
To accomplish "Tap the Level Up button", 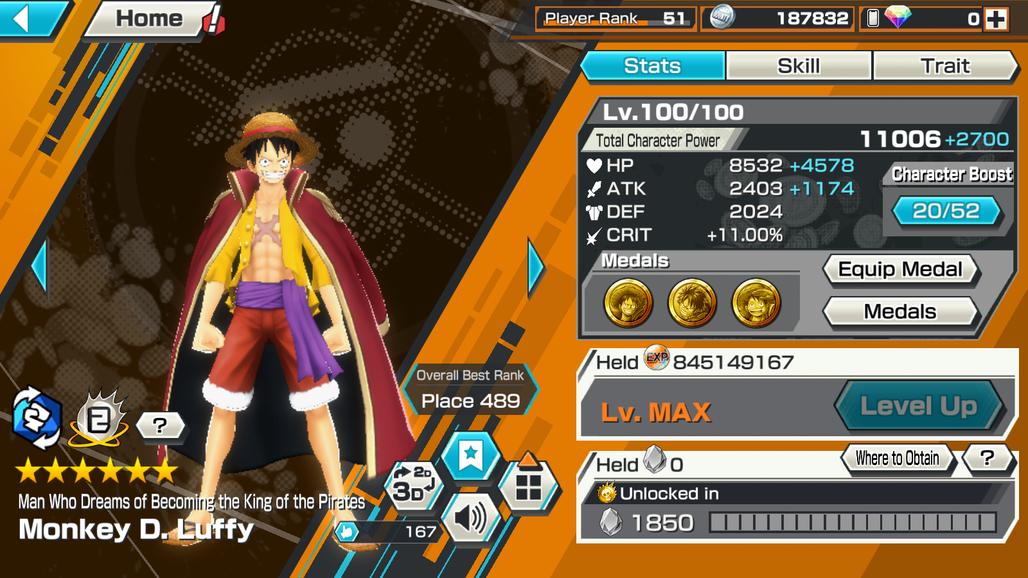I will click(918, 406).
